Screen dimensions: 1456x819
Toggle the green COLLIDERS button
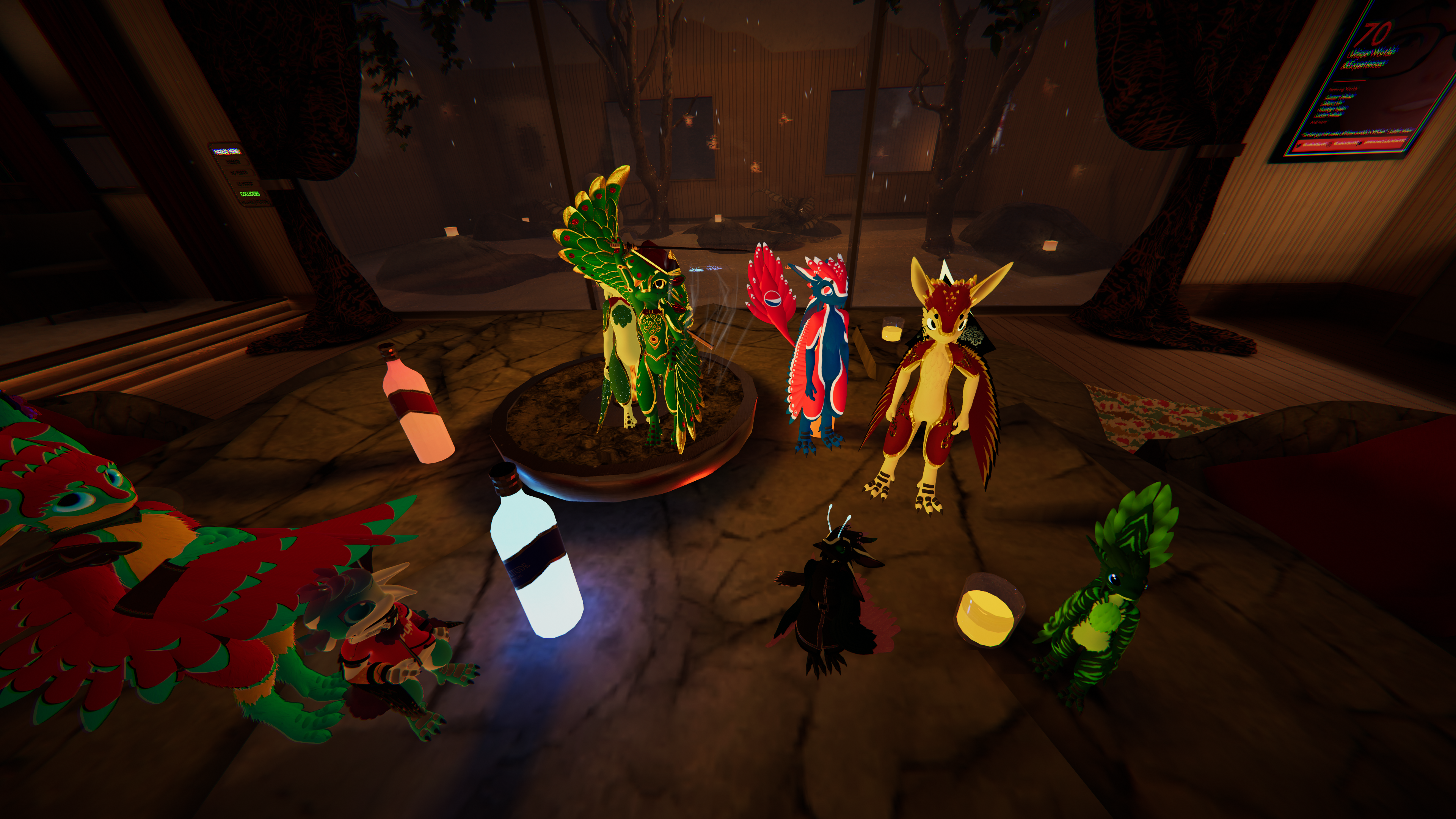pos(250,194)
